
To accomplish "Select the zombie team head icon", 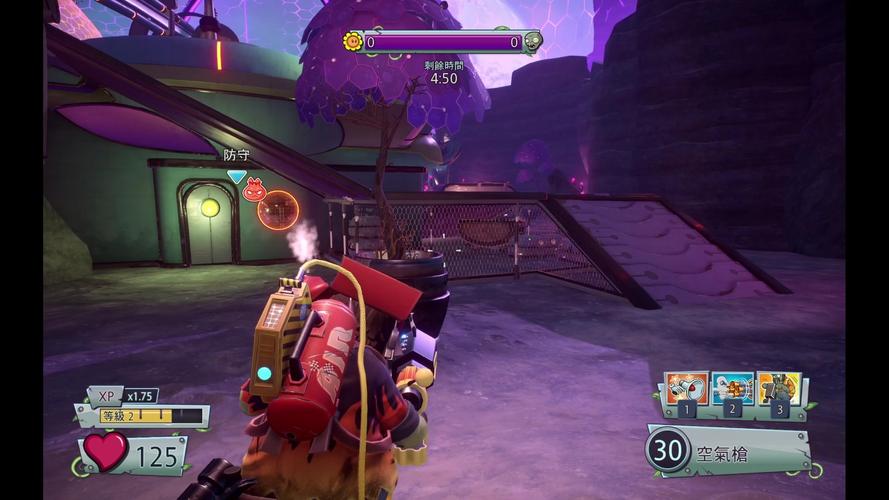I will coord(533,42).
